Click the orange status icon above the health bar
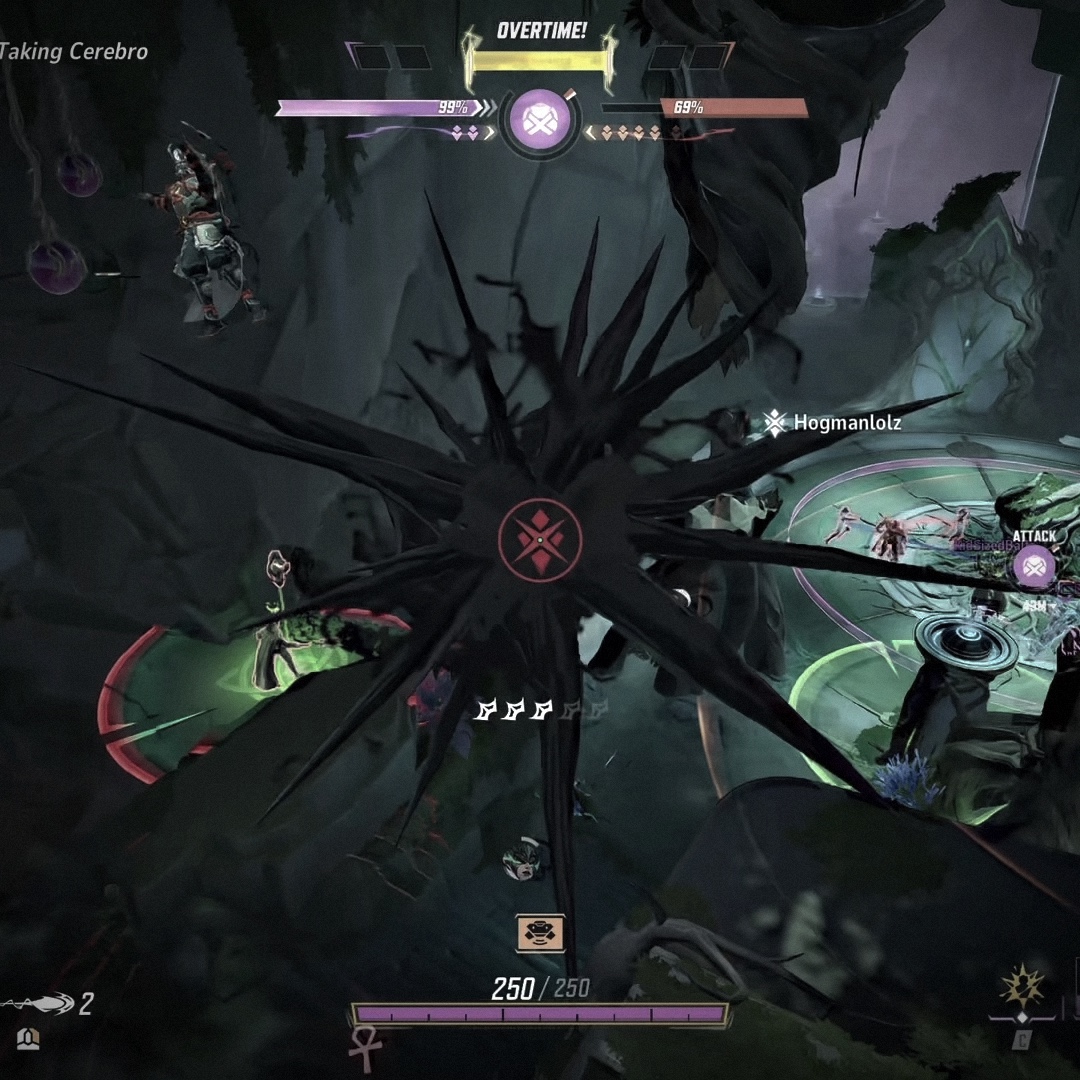The width and height of the screenshot is (1080, 1080). click(x=540, y=933)
